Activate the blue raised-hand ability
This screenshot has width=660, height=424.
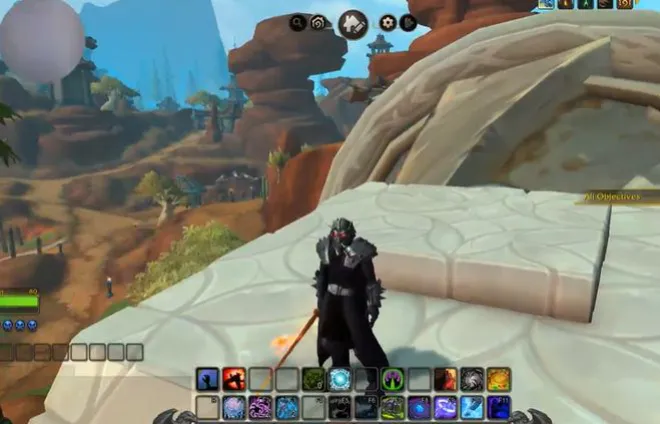[x=208, y=379]
